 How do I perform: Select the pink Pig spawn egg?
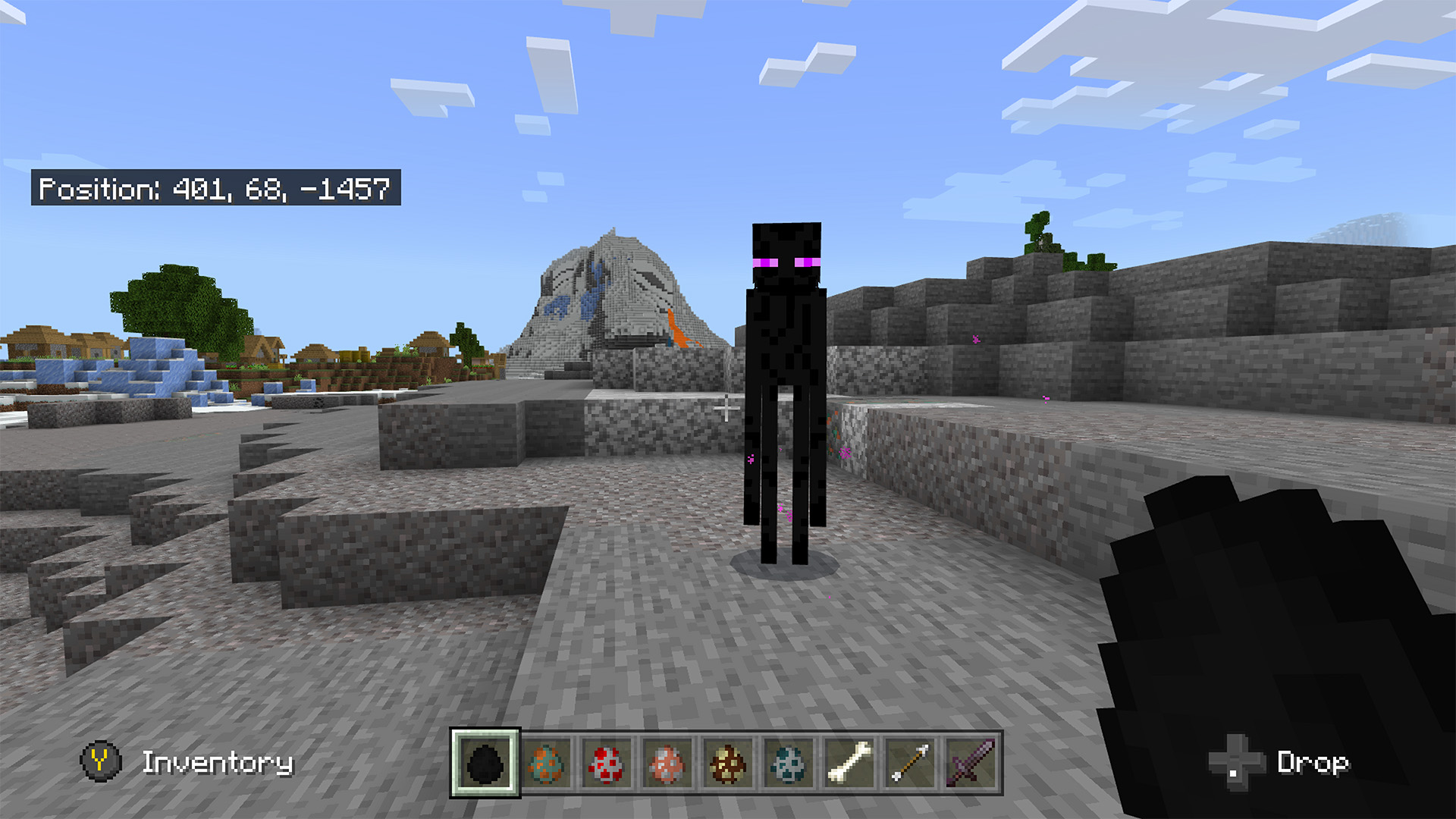click(x=665, y=764)
